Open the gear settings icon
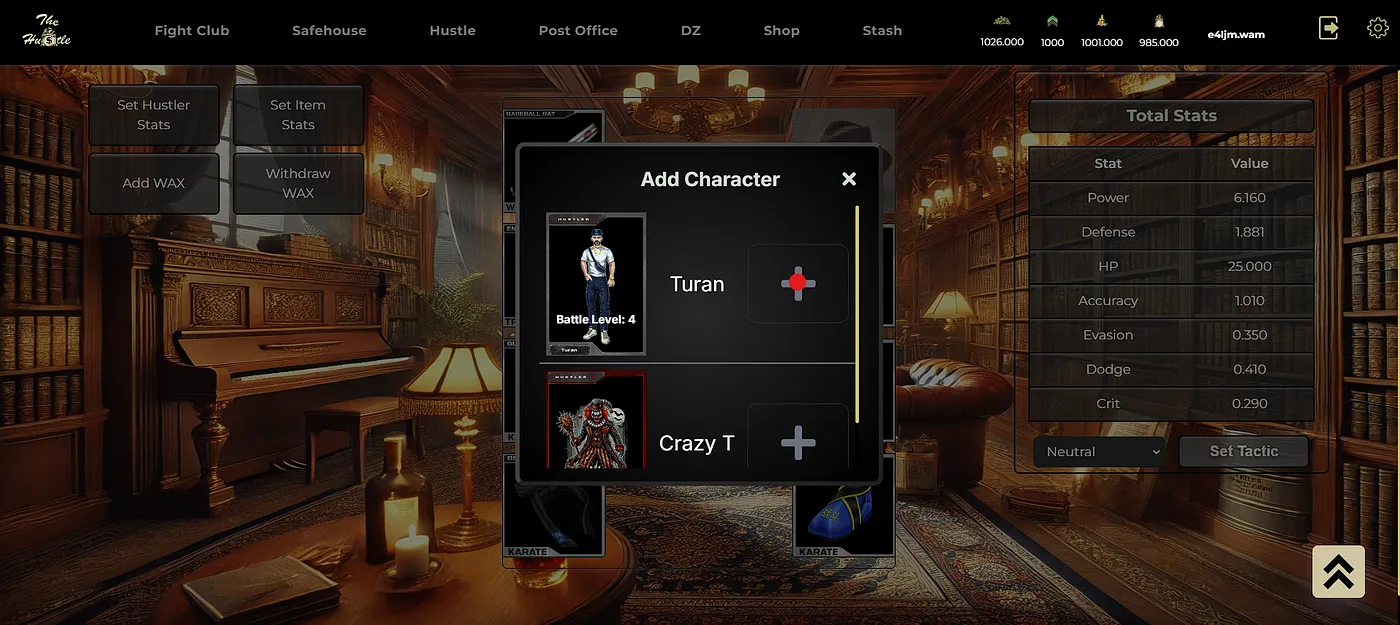 (1377, 28)
